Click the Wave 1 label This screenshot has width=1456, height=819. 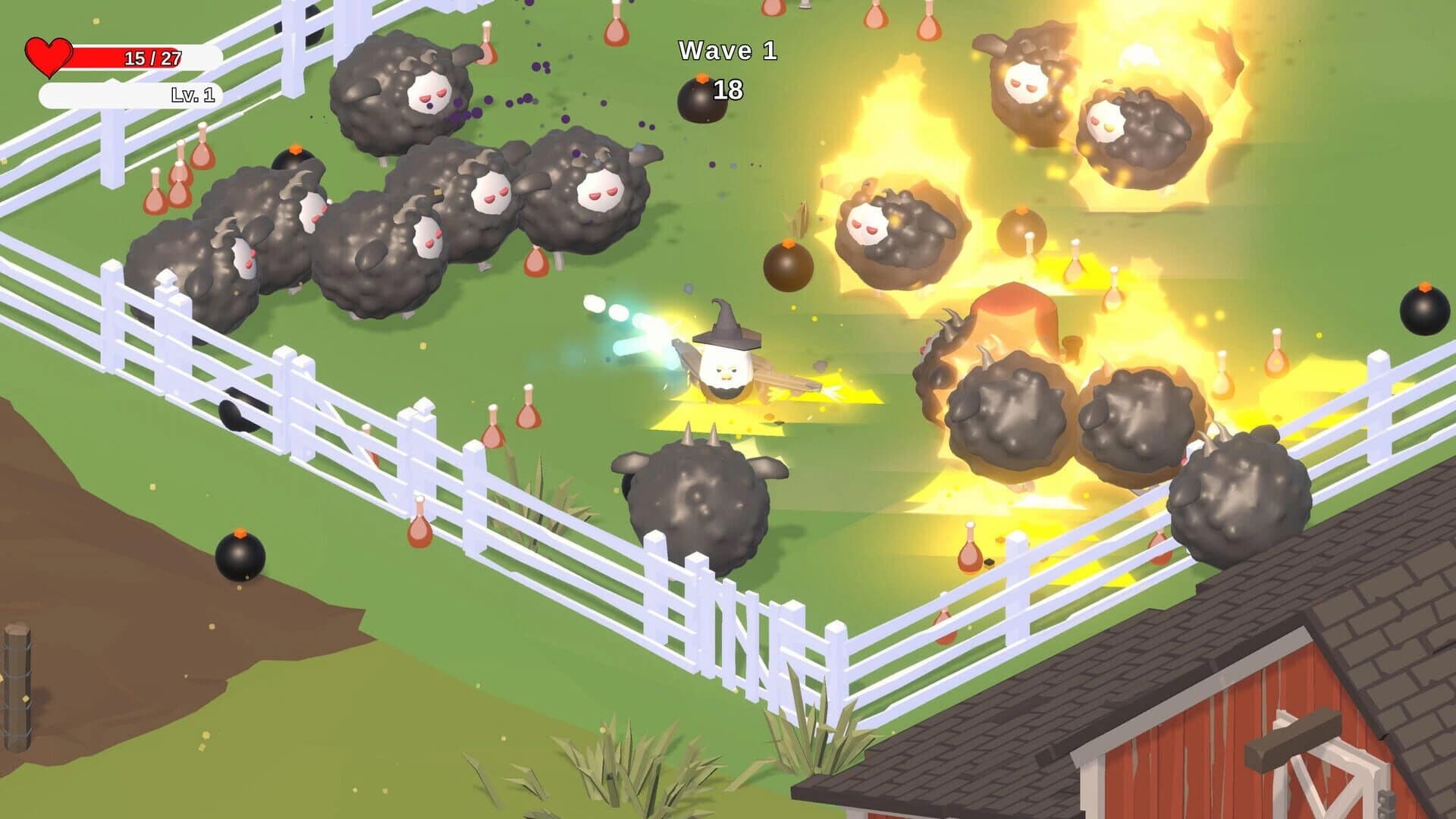(x=726, y=52)
